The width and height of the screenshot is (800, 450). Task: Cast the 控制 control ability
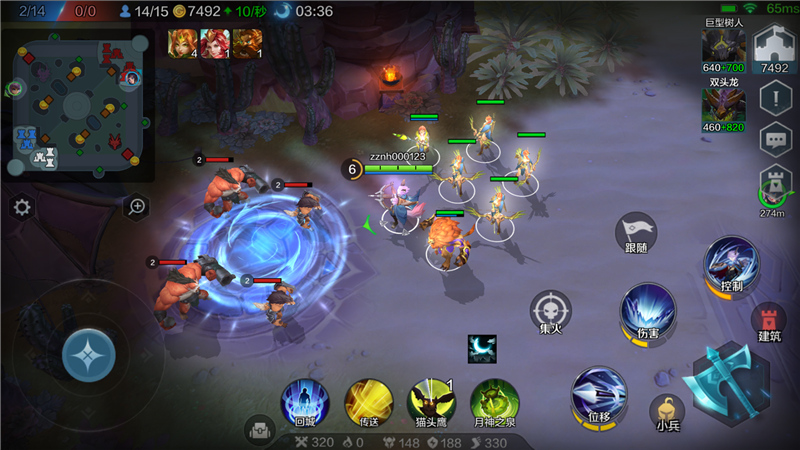pyautogui.click(x=731, y=265)
